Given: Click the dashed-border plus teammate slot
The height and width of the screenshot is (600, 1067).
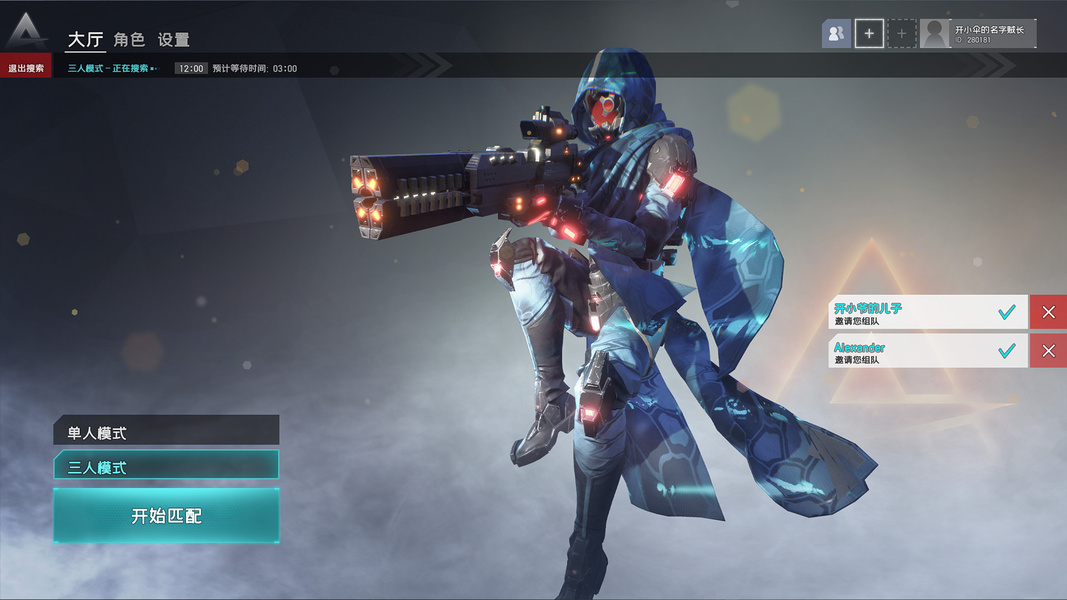Looking at the screenshot, I should (901, 34).
